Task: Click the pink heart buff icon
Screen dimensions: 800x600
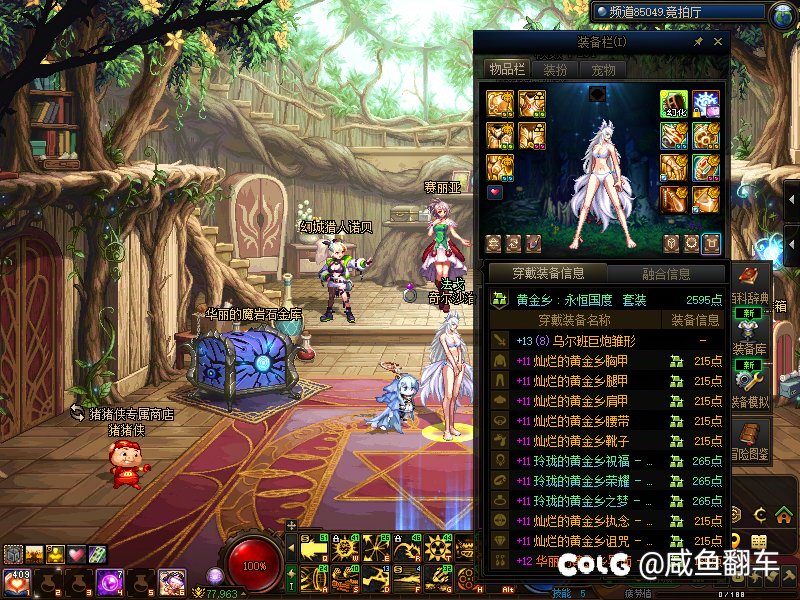Action: pos(76,554)
